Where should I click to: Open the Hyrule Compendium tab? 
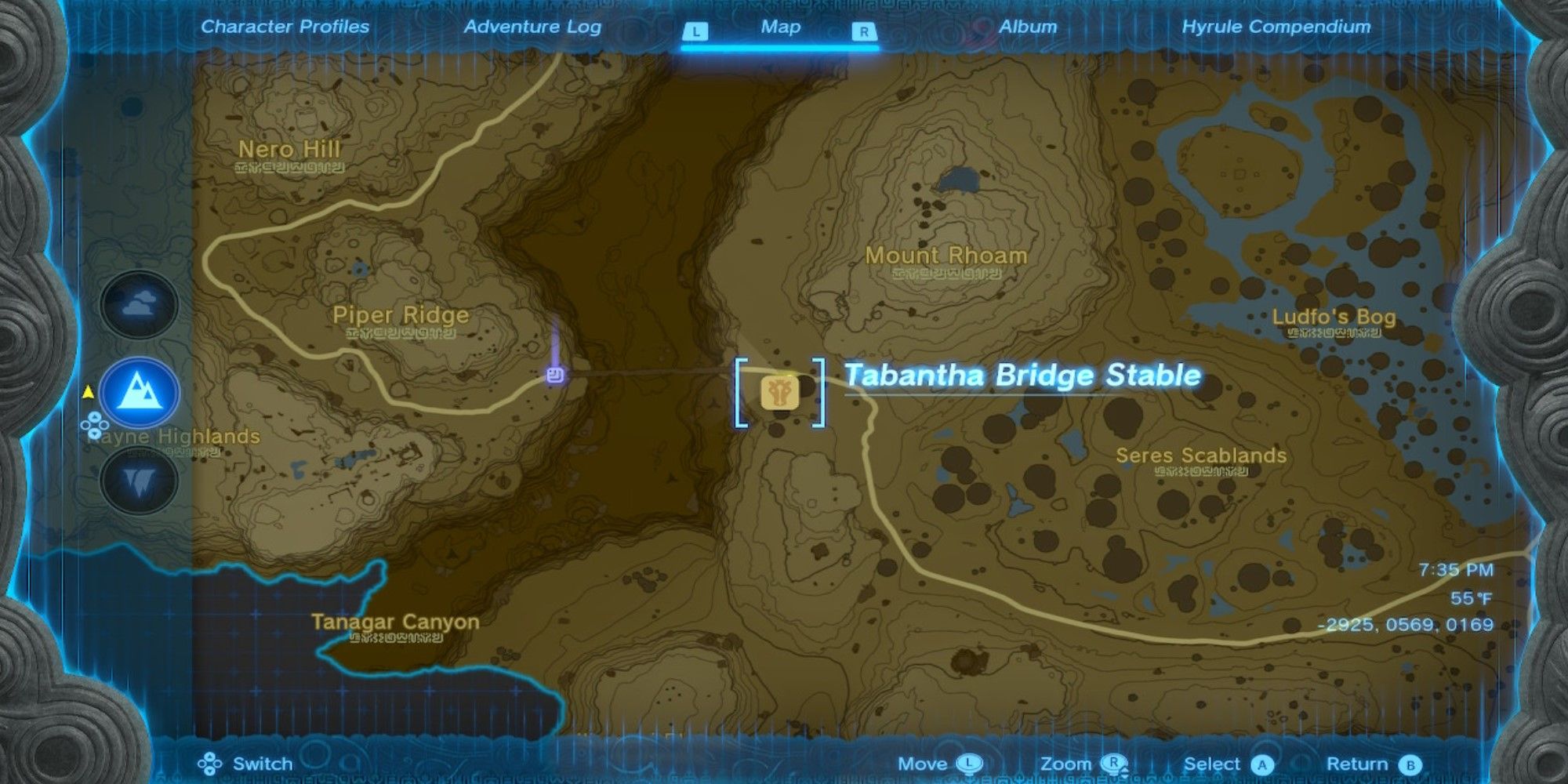click(x=1275, y=27)
